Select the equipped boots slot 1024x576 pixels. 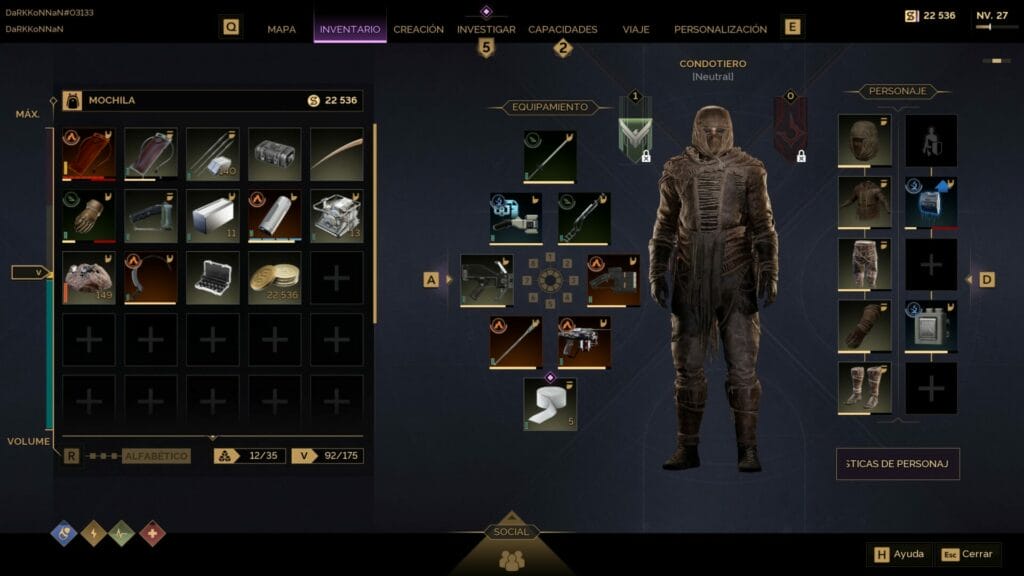tap(864, 388)
